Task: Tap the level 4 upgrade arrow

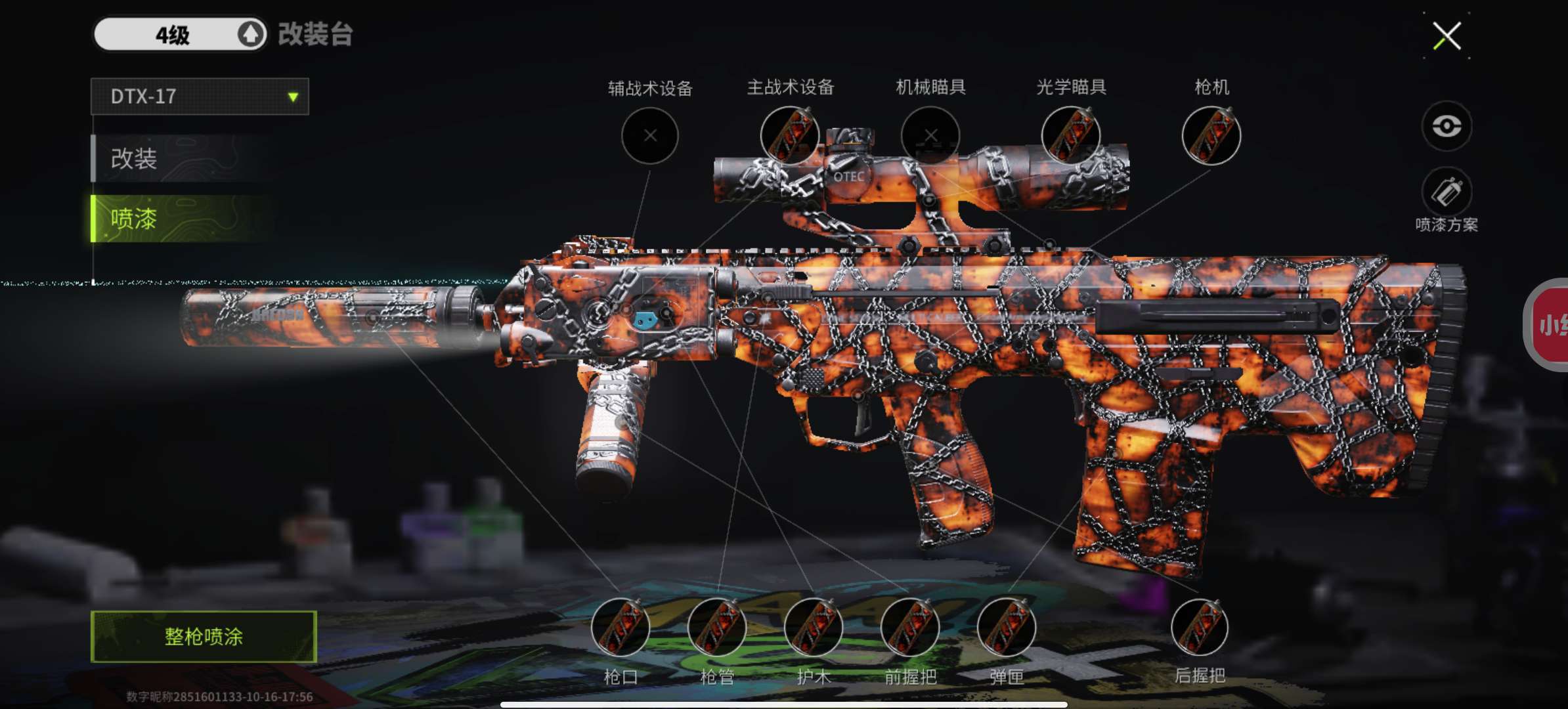Action: (x=250, y=34)
